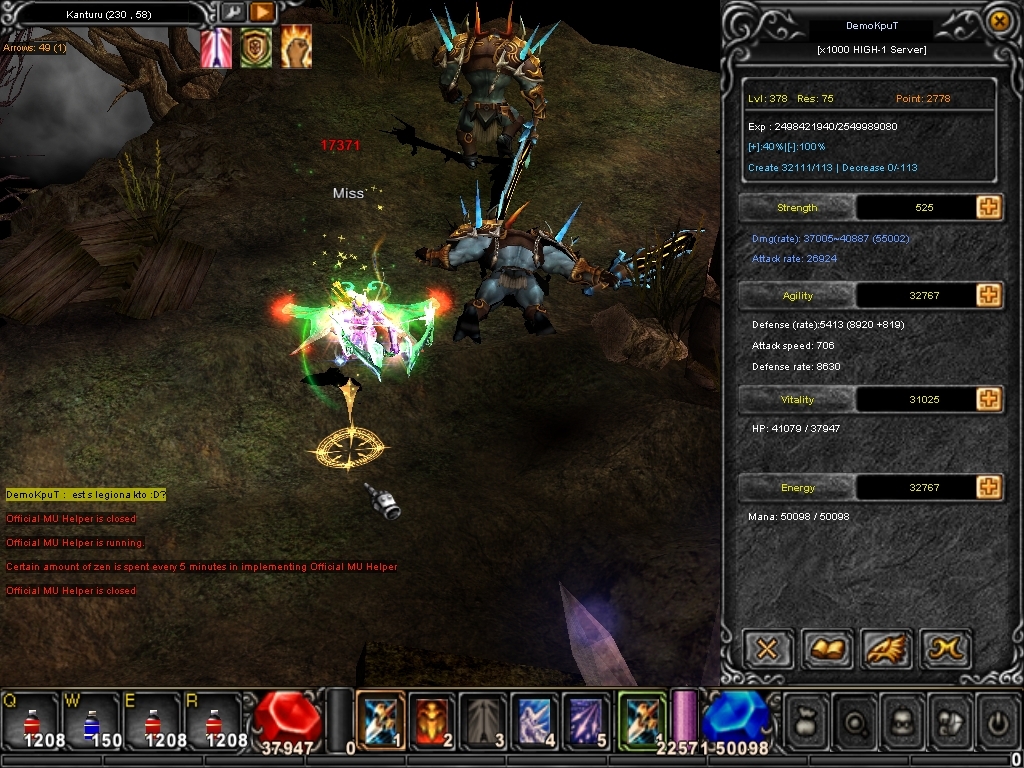Use the W slot blue mana potion
This screenshot has height=768, width=1024.
tap(92, 720)
